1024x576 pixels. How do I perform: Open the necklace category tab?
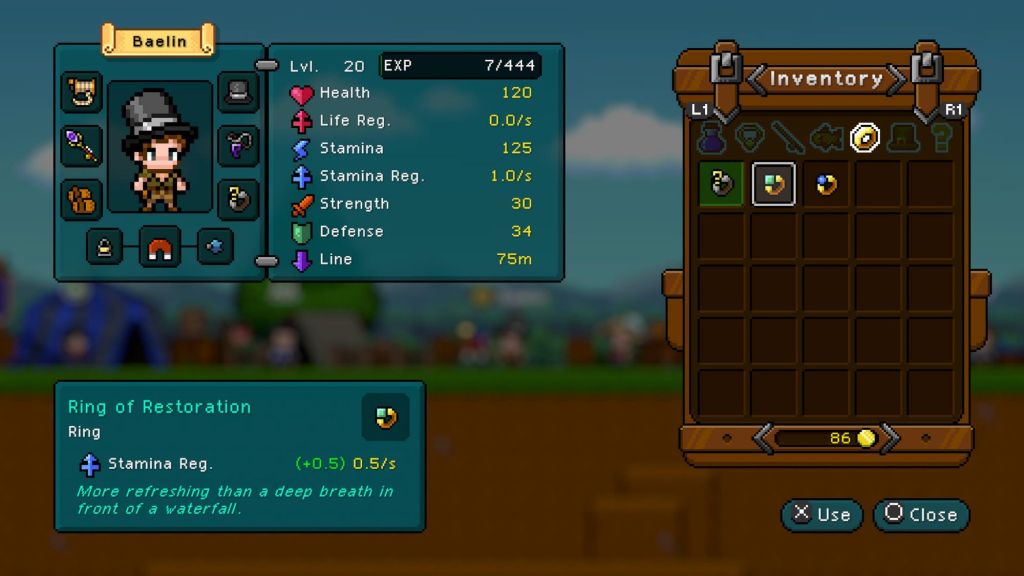coord(749,137)
